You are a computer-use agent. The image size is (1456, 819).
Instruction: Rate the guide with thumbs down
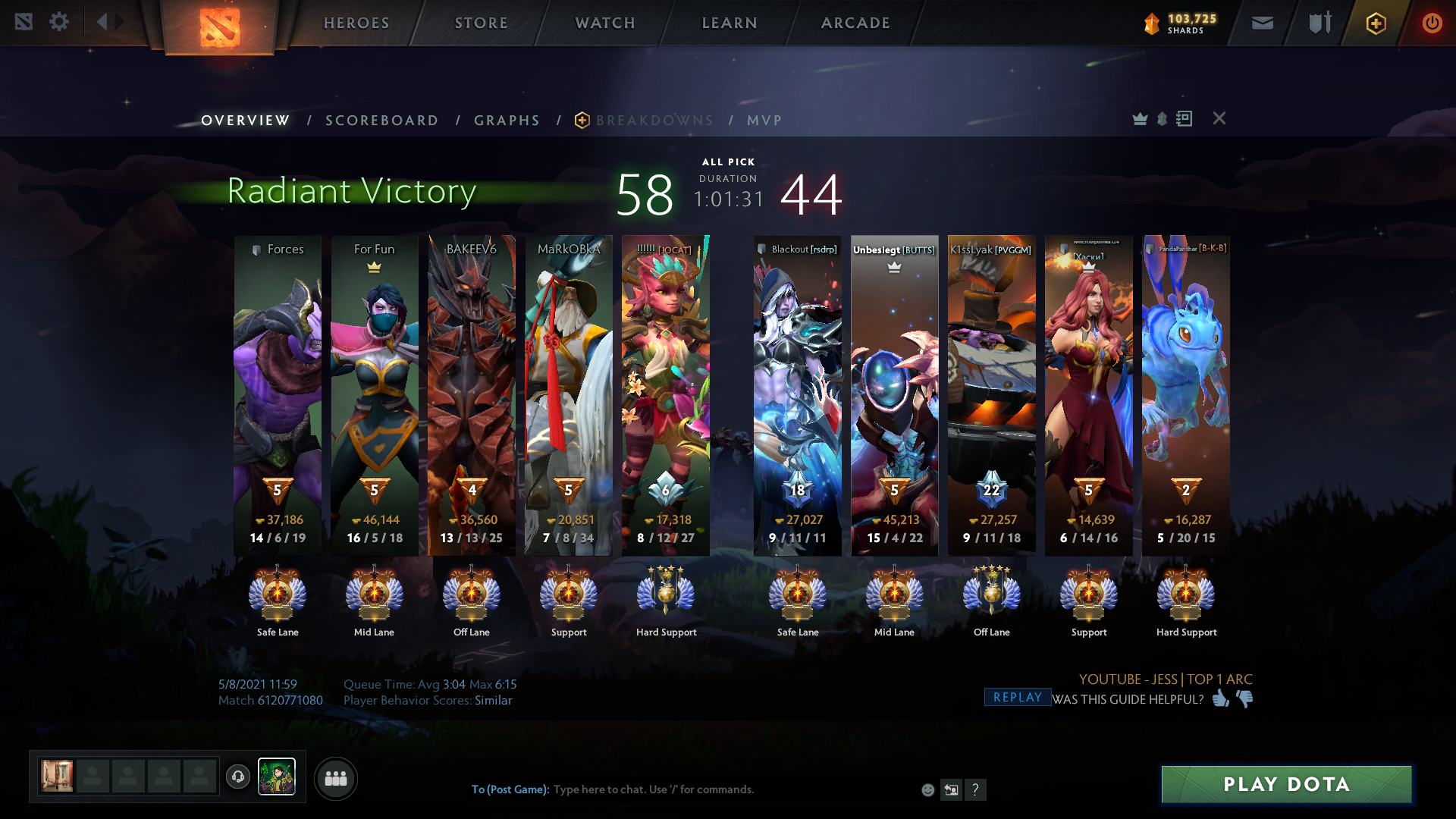click(x=1245, y=698)
